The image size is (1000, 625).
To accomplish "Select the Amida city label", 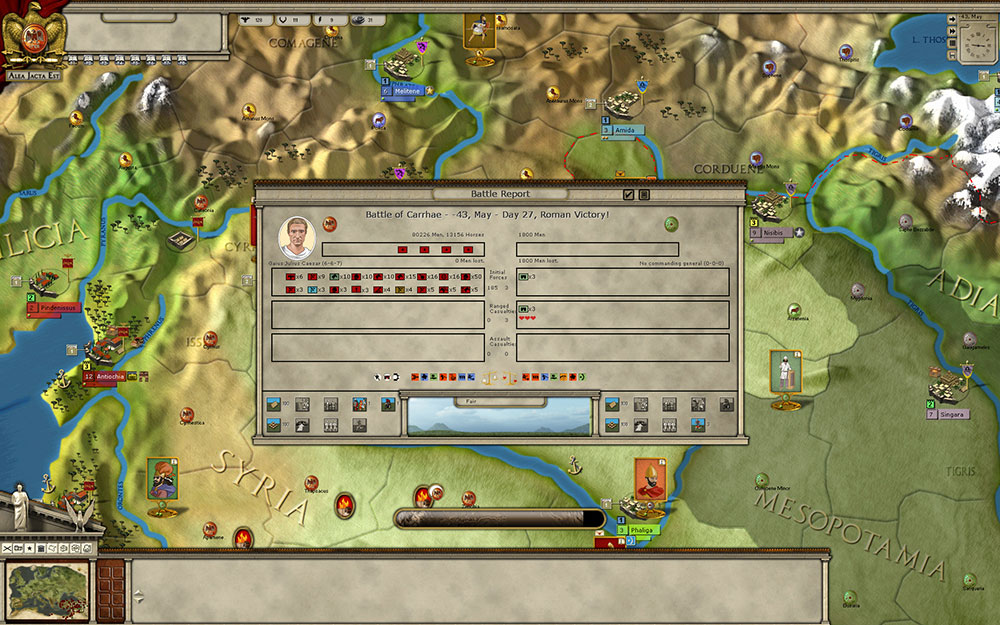I will coord(624,130).
